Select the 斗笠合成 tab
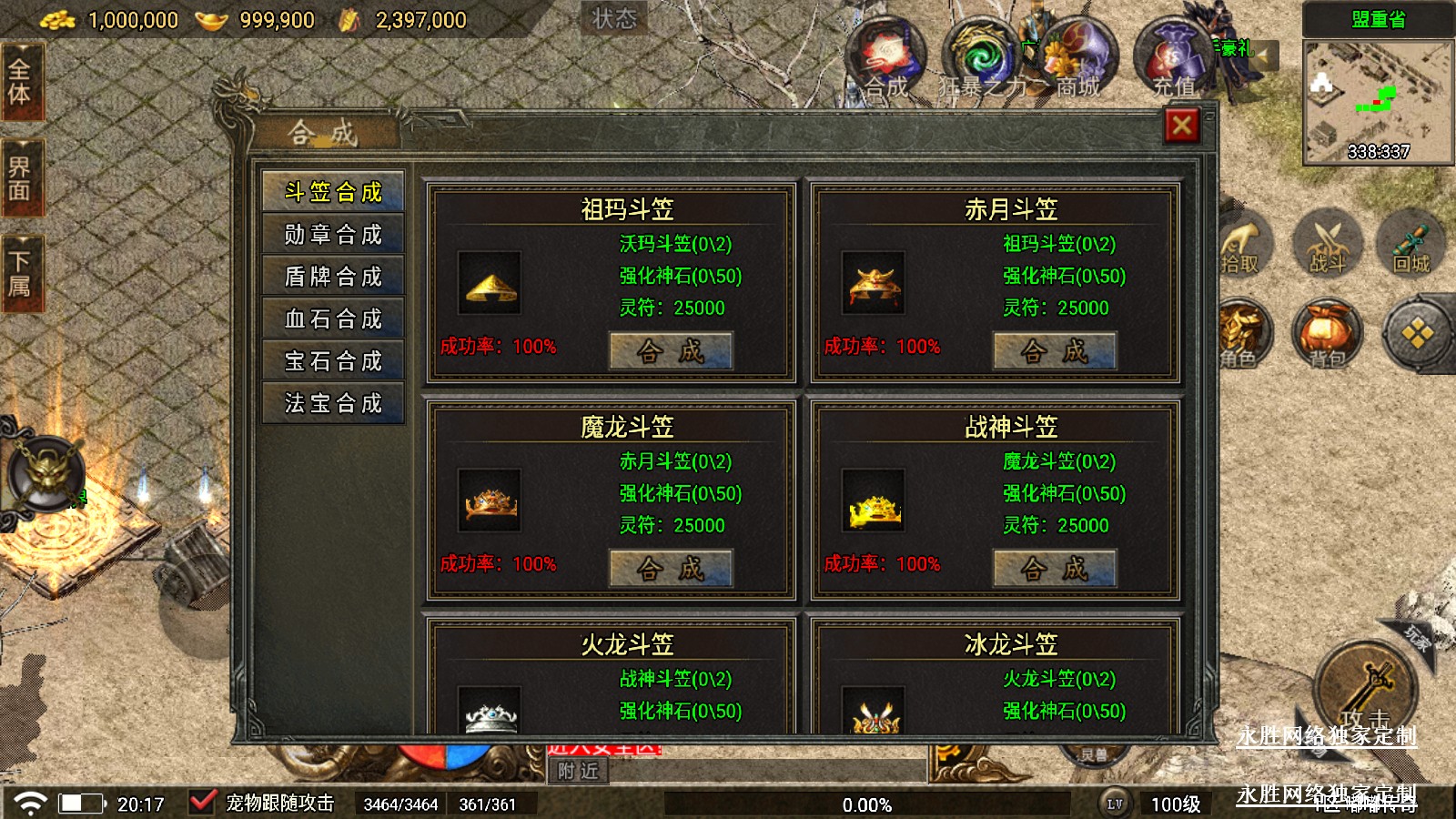Screen dimensions: 1456x819 point(333,192)
